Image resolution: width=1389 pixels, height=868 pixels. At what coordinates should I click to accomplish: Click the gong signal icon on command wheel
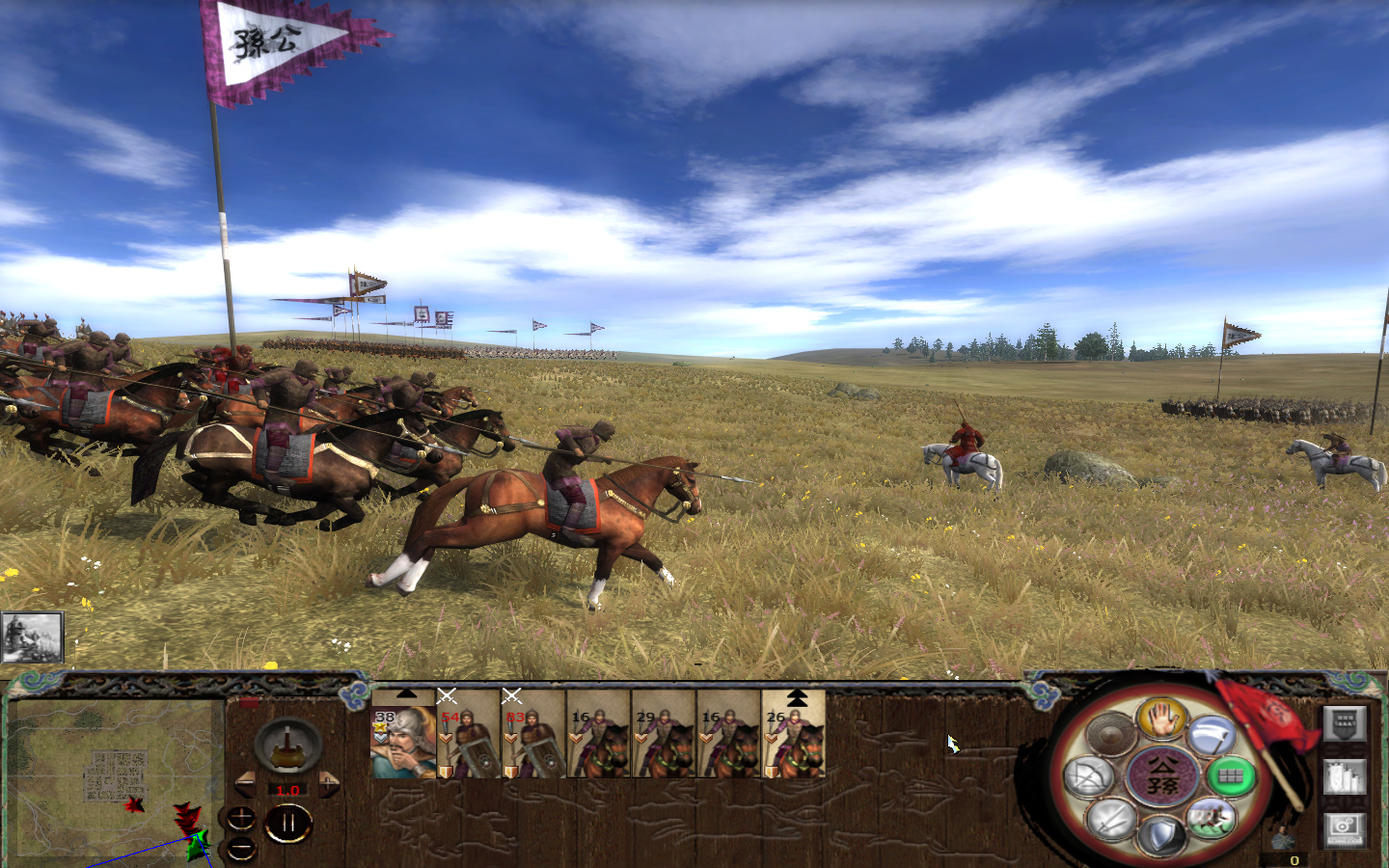point(1109,734)
